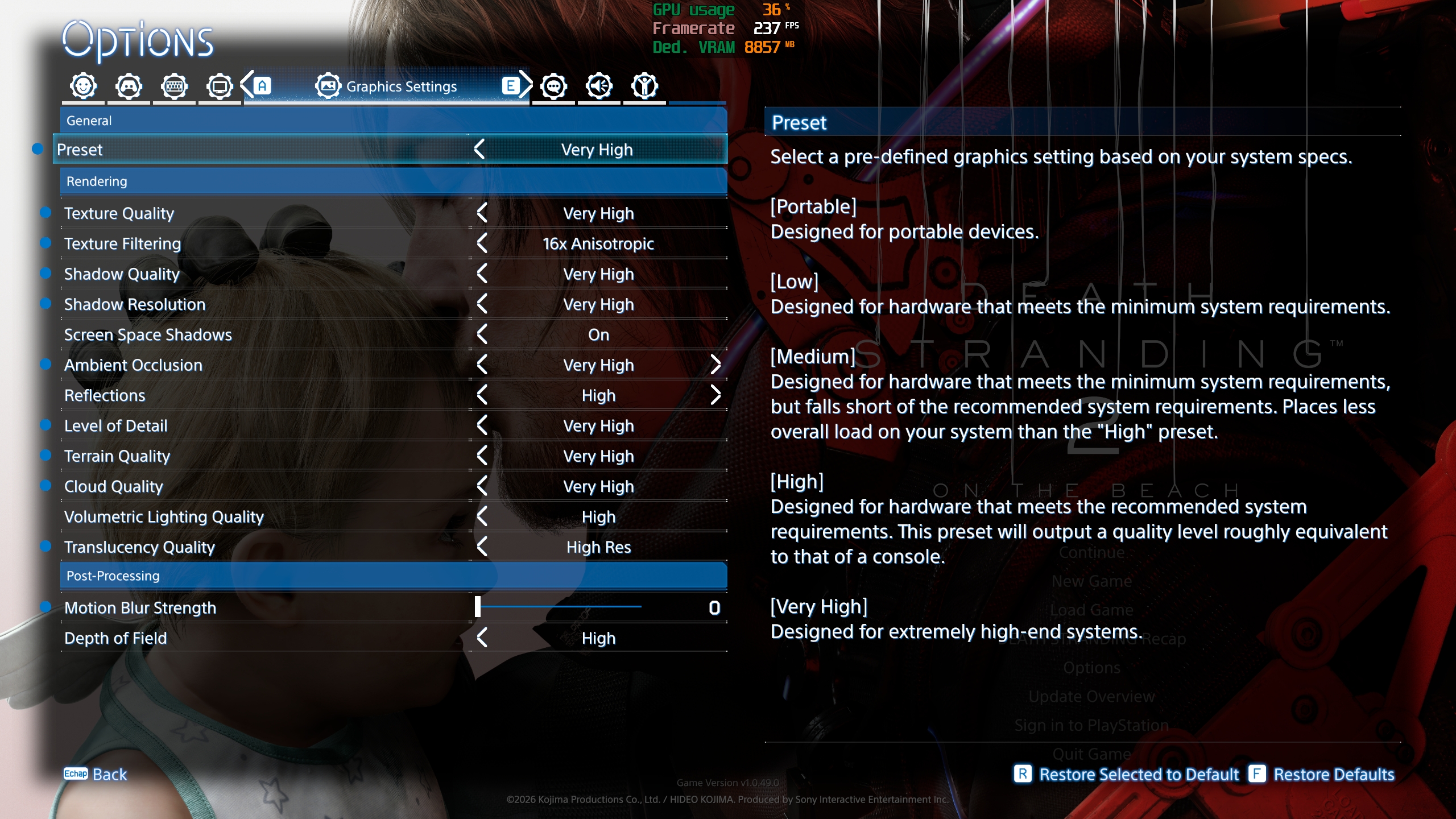Expand the Ambient Occlusion sub-options chevron
This screenshot has height=819, width=1456.
715,365
